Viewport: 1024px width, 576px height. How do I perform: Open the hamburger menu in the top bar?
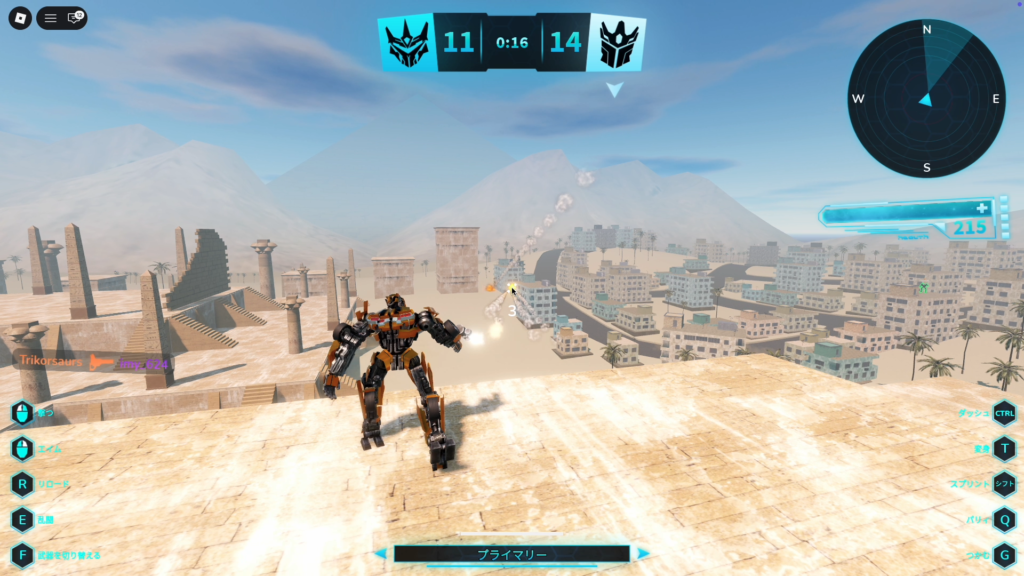pyautogui.click(x=50, y=18)
